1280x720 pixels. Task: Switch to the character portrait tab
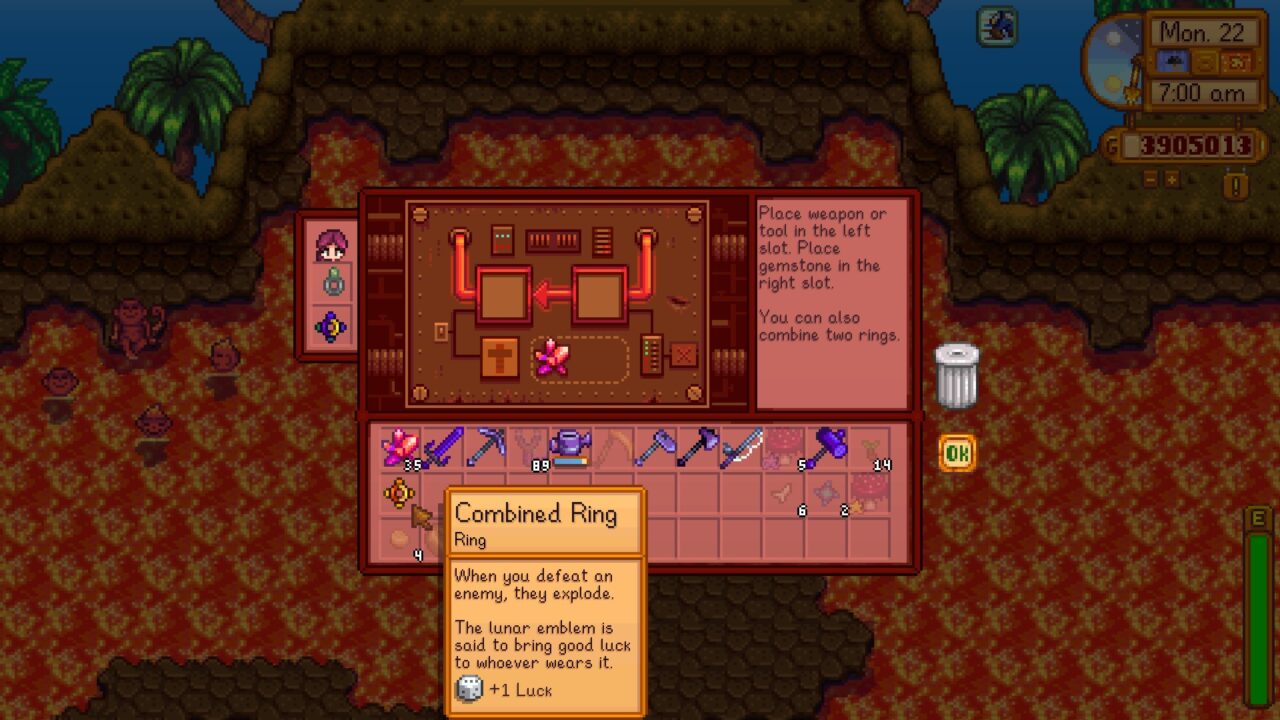coord(331,245)
